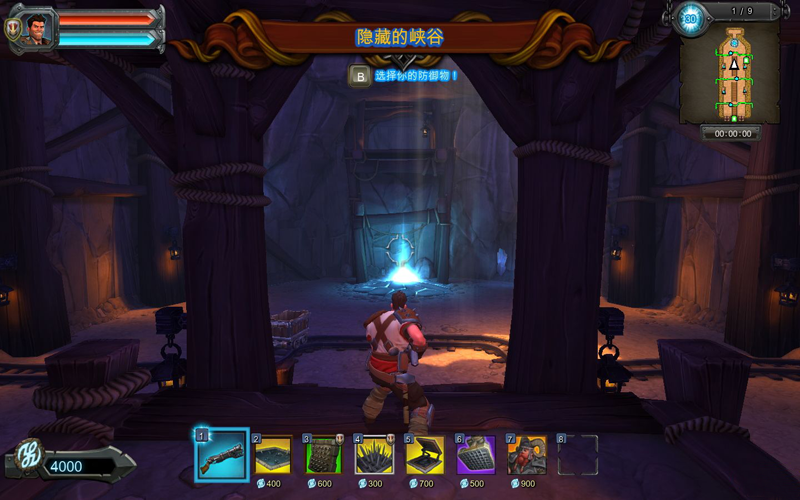Image resolution: width=800 pixels, height=500 pixels.
Task: Choose the purple grate trap costing 500
Action: point(476,455)
